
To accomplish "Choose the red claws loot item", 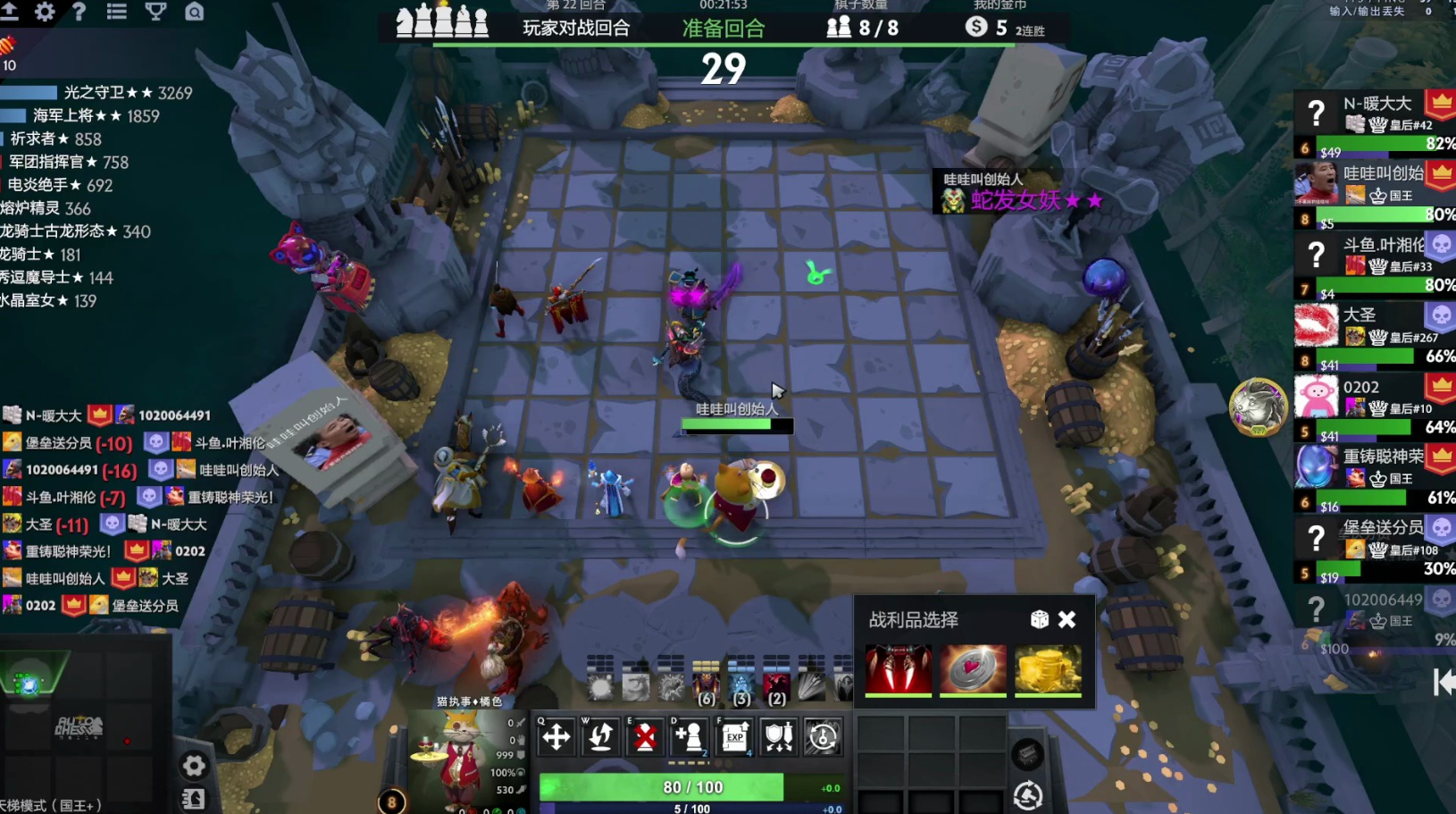I will click(898, 668).
